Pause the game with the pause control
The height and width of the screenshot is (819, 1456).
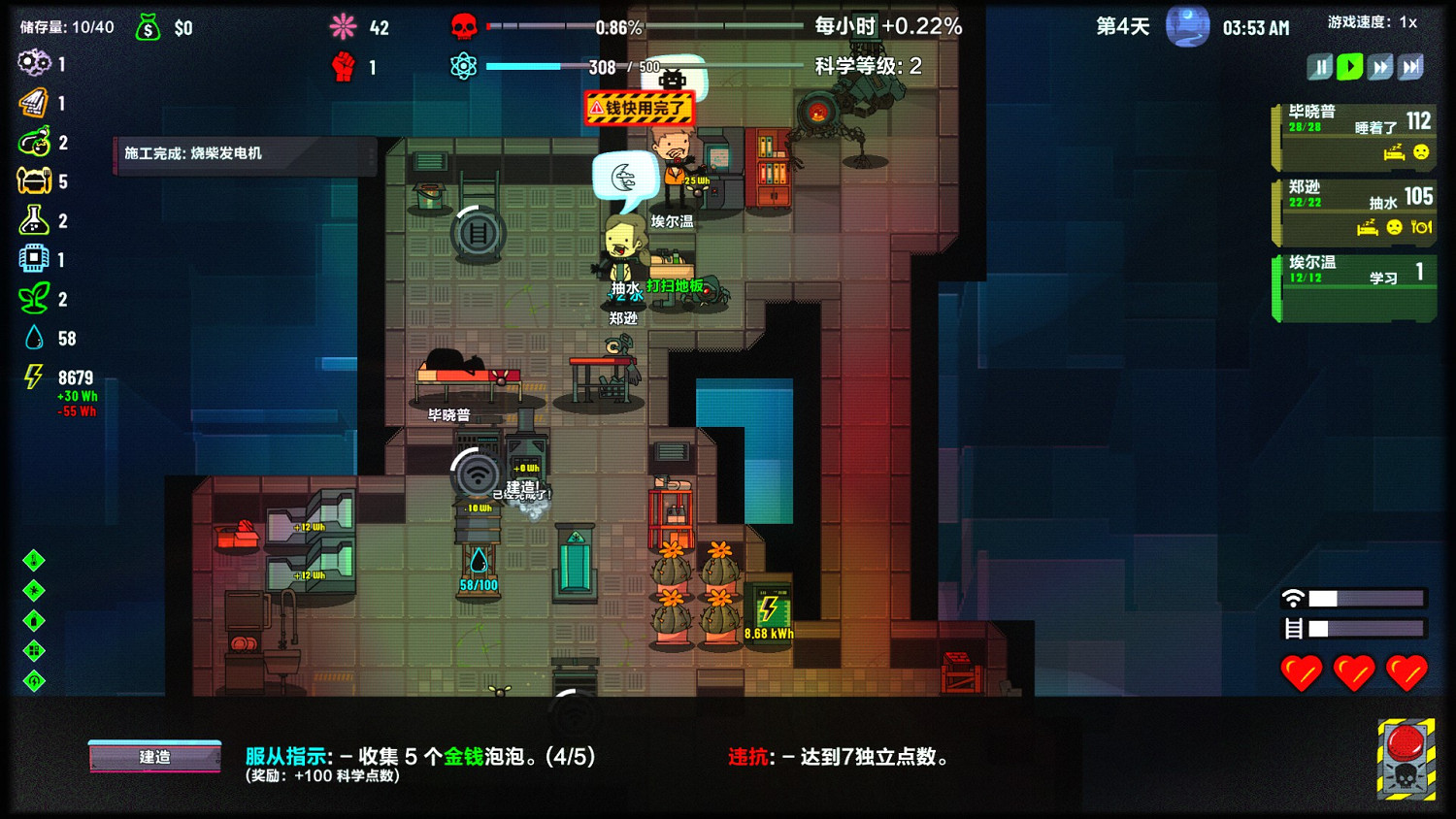click(x=1320, y=66)
